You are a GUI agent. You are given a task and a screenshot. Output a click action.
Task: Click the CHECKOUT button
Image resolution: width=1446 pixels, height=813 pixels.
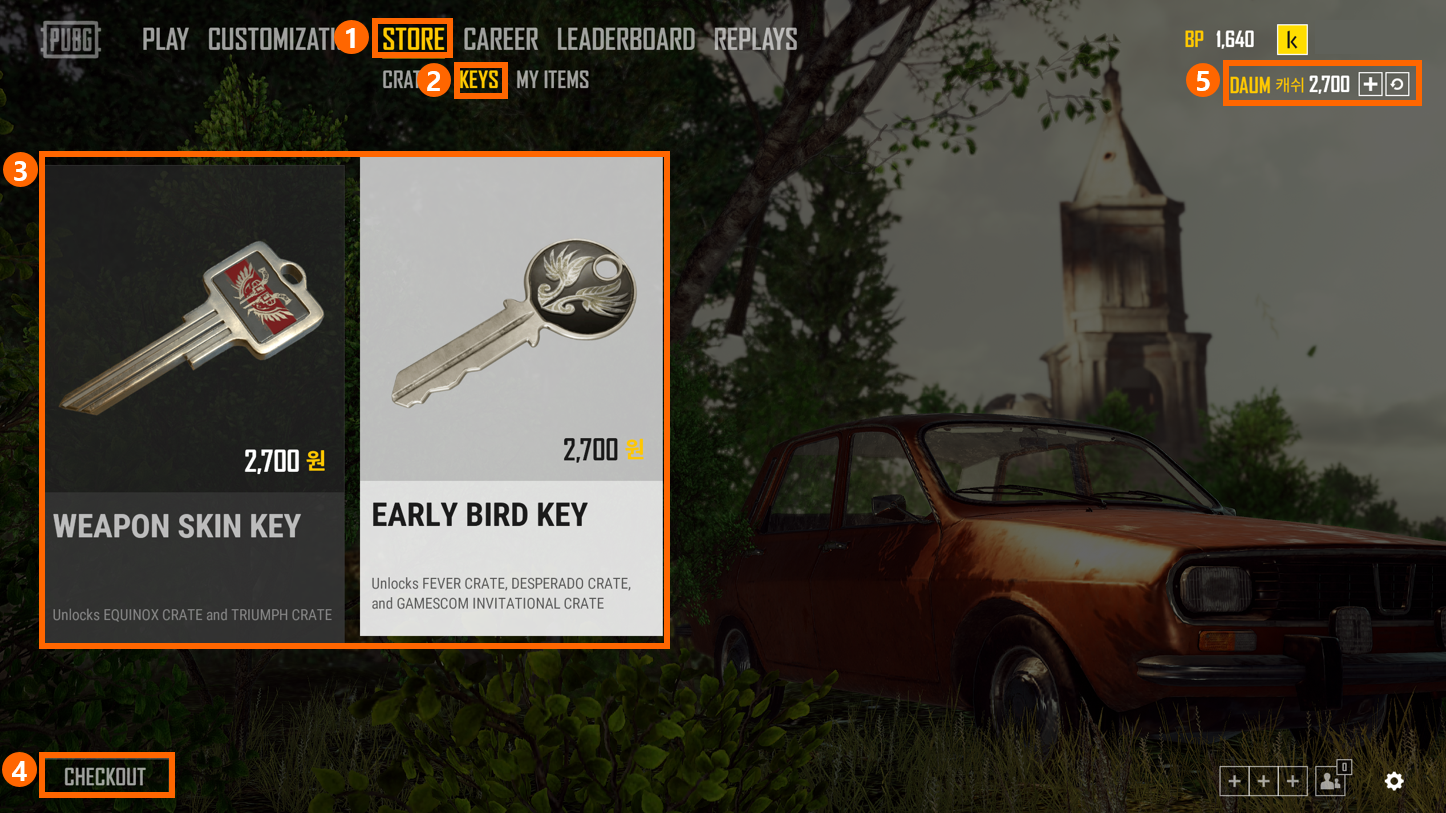(x=105, y=777)
